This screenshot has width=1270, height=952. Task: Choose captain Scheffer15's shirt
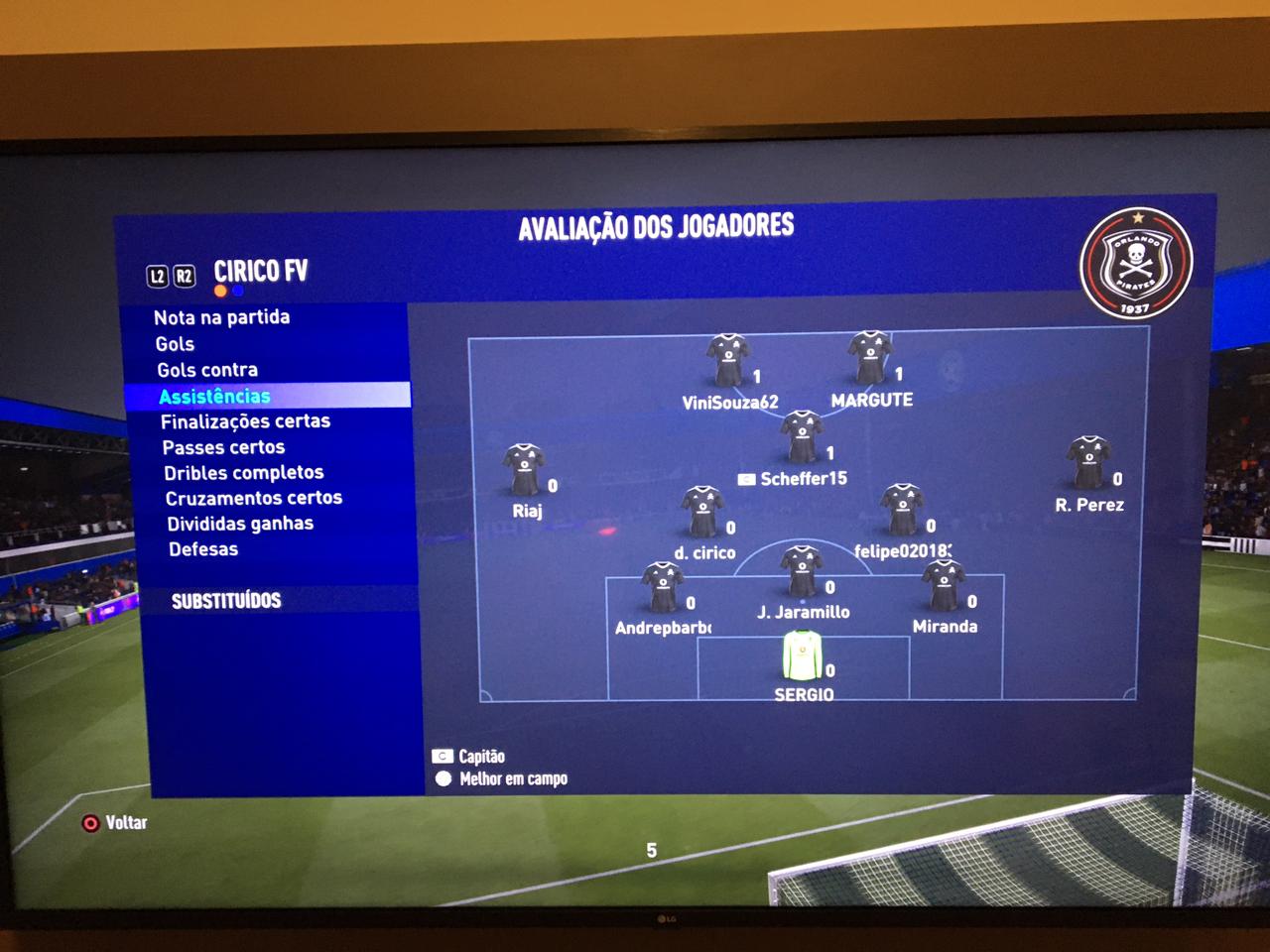[801, 437]
